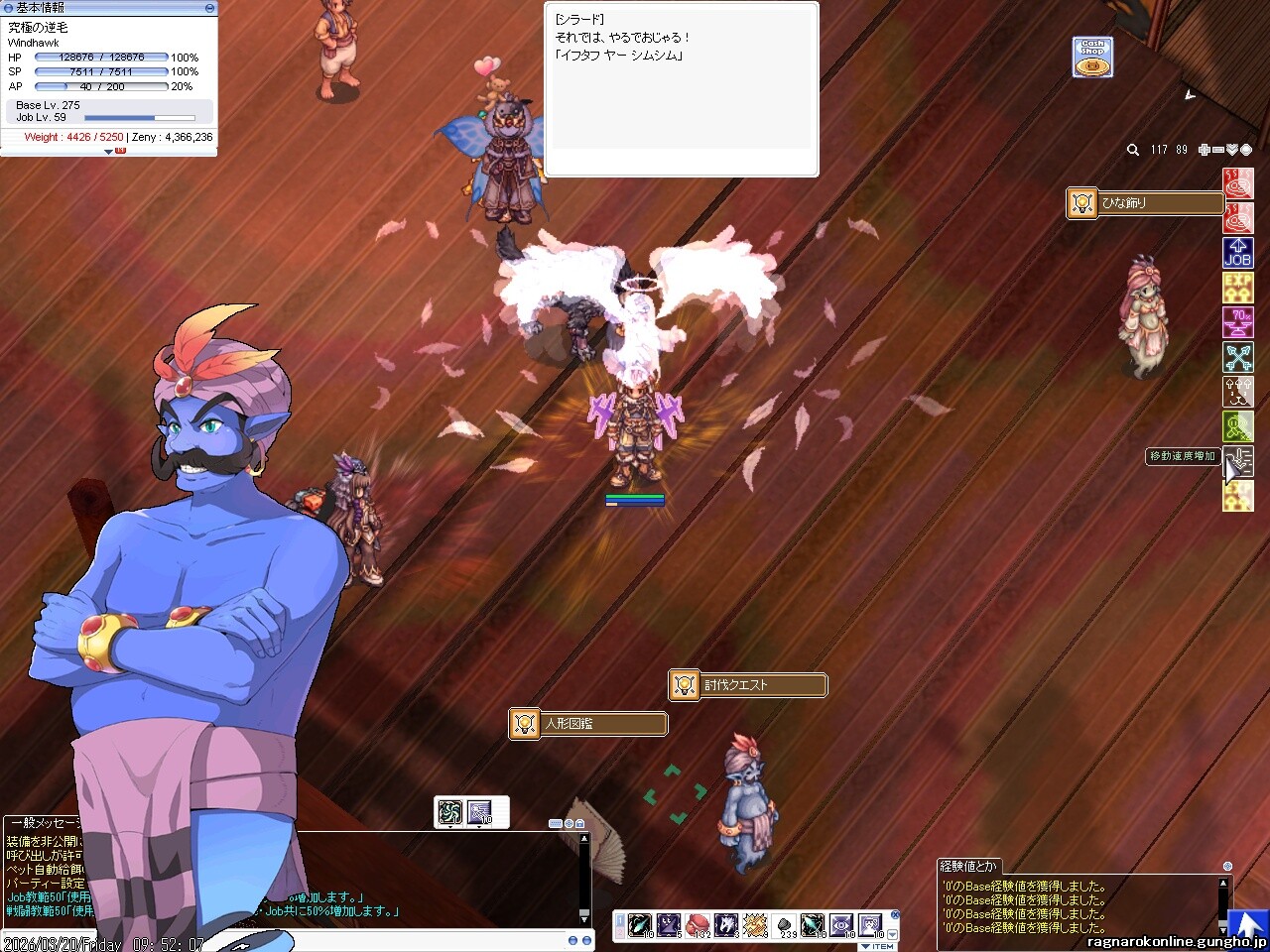Viewport: 1270px width, 952px height.
Task: Activate the eye skill on the hotbar
Action: pos(841,925)
